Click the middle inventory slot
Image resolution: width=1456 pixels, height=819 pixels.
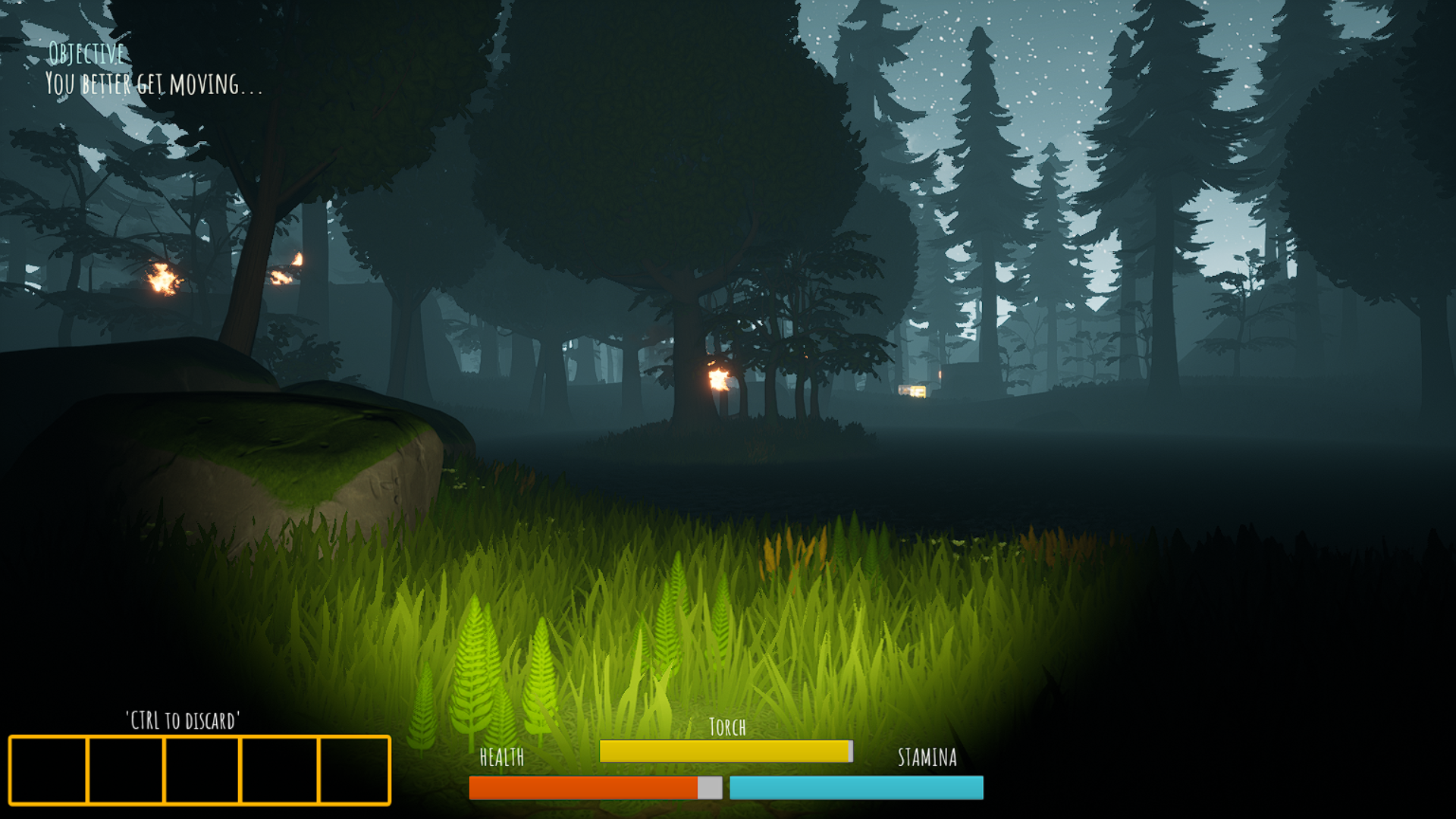[x=202, y=770]
